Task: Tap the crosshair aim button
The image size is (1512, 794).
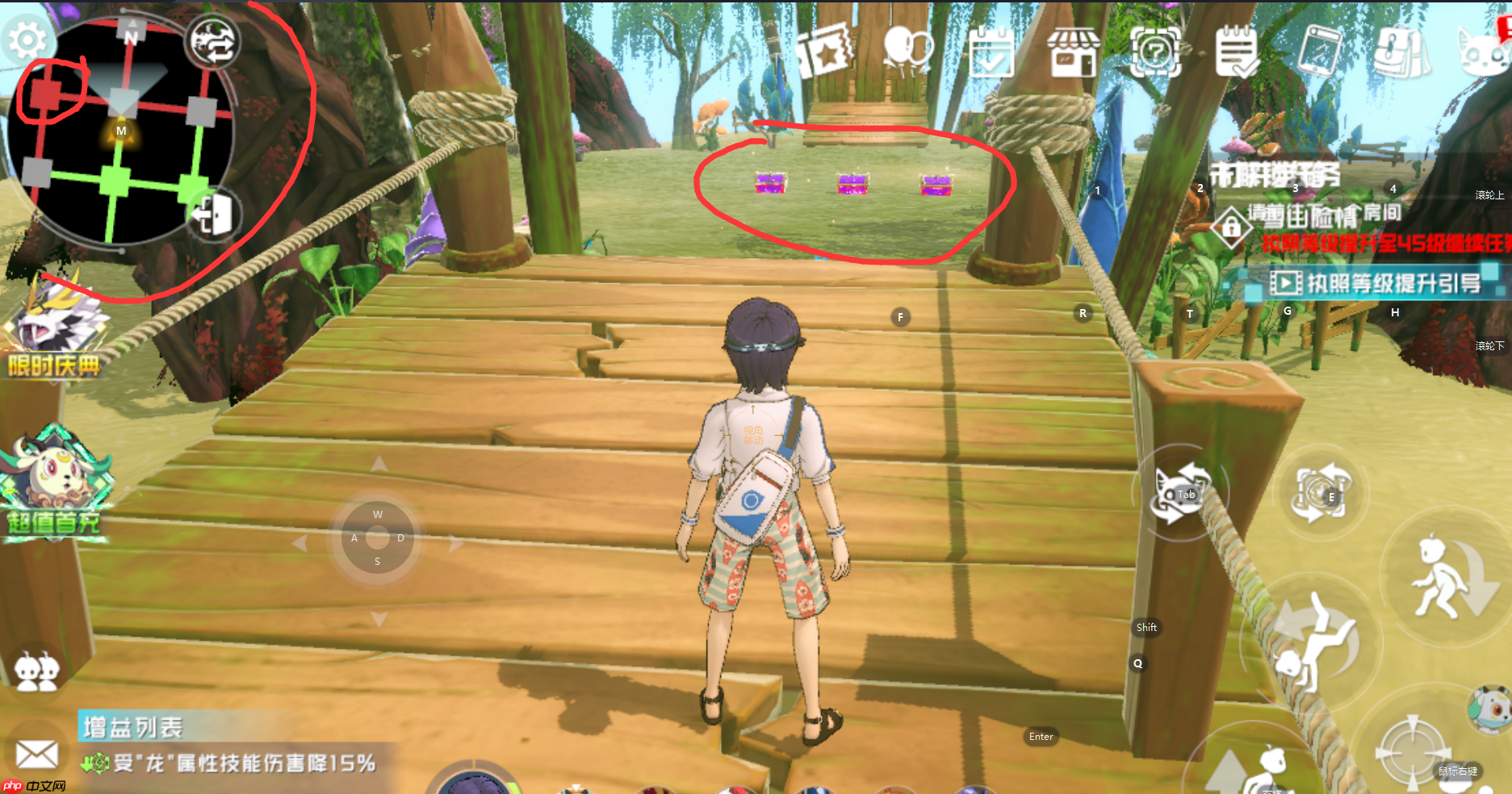Action: [1411, 752]
